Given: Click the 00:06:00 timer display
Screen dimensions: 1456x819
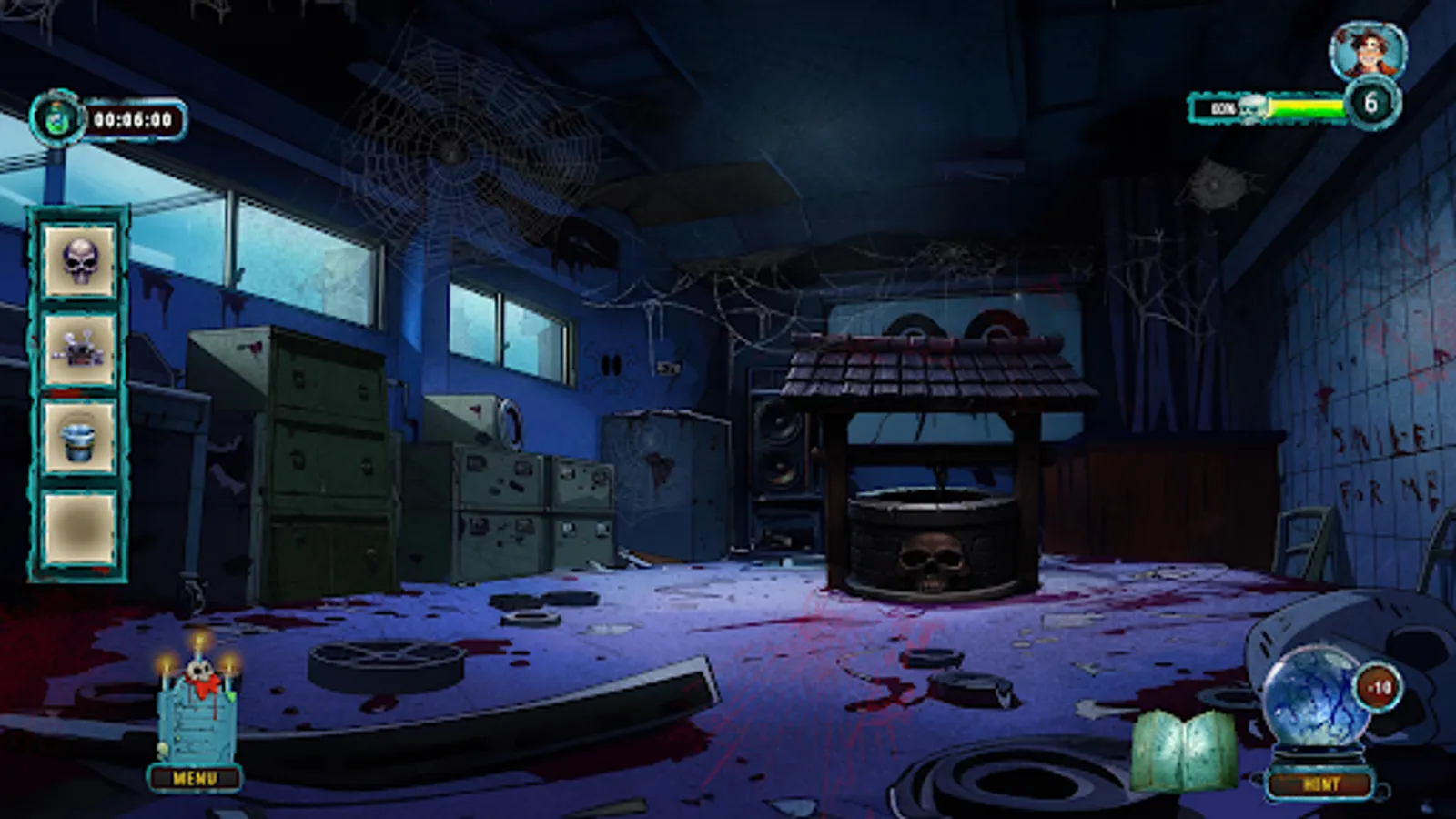Looking at the screenshot, I should [x=136, y=116].
